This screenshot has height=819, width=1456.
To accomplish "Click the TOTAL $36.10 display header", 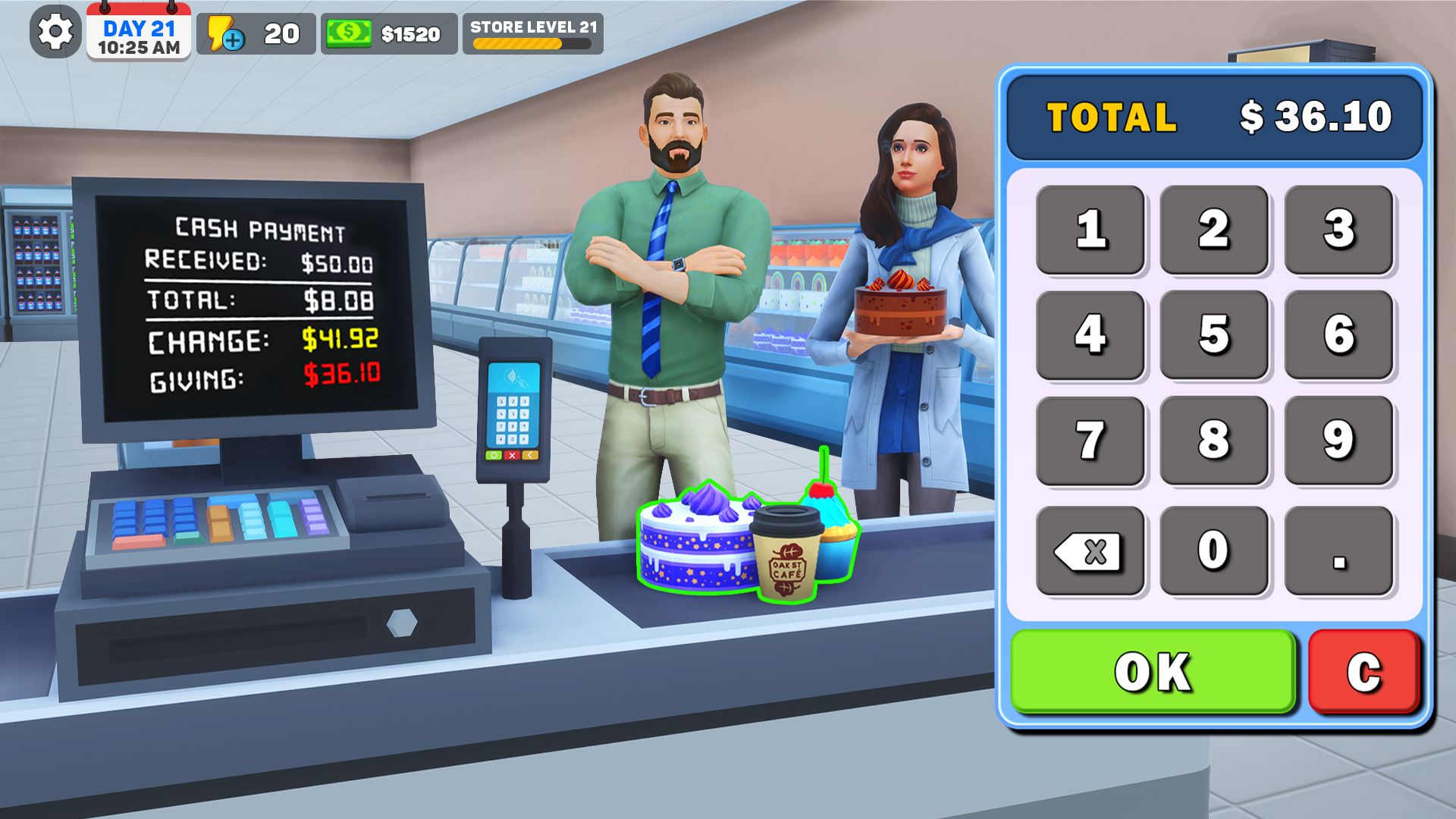I will click(1213, 118).
